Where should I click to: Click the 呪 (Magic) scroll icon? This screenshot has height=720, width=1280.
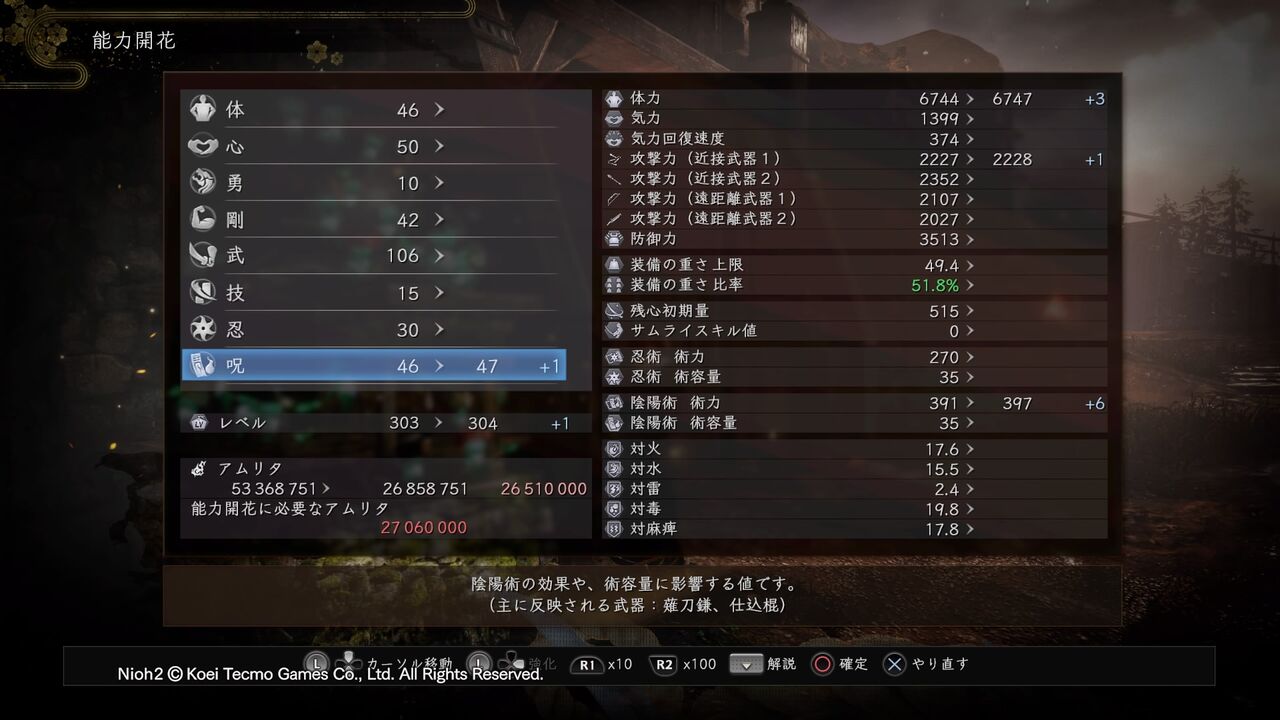click(x=203, y=365)
